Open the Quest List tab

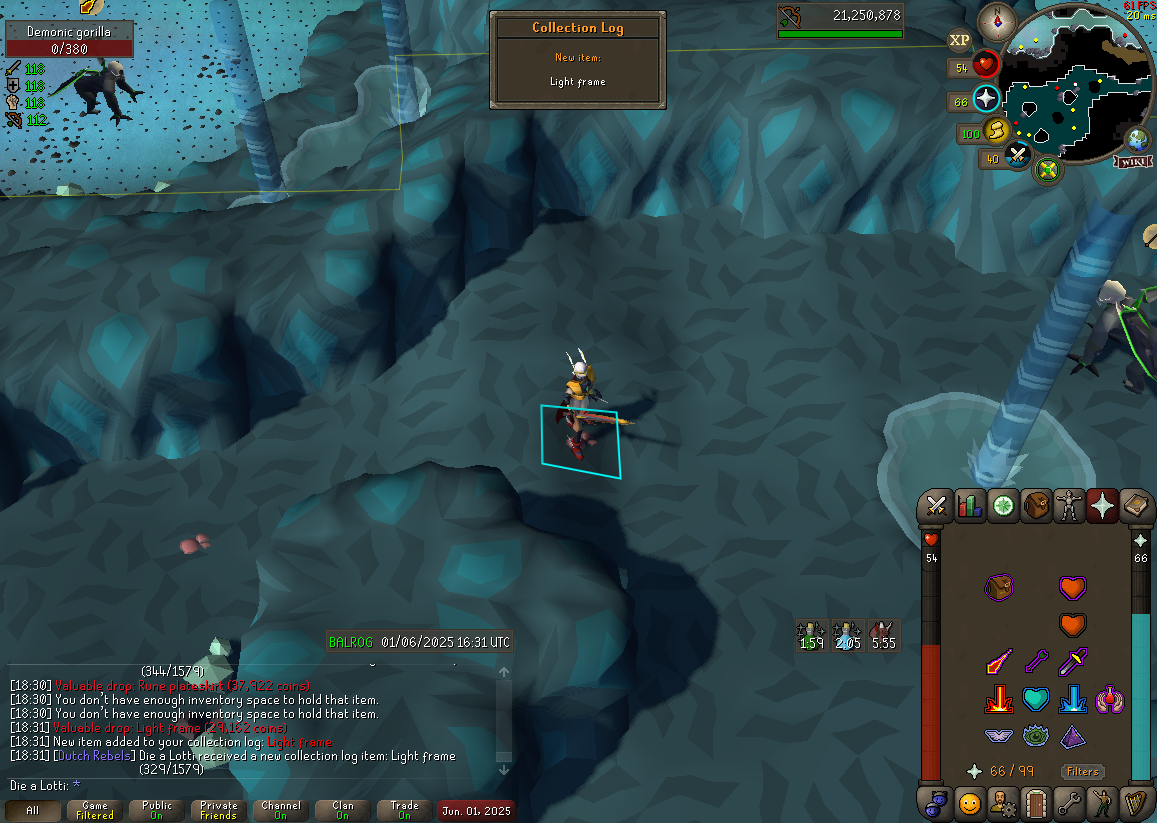coord(1004,506)
